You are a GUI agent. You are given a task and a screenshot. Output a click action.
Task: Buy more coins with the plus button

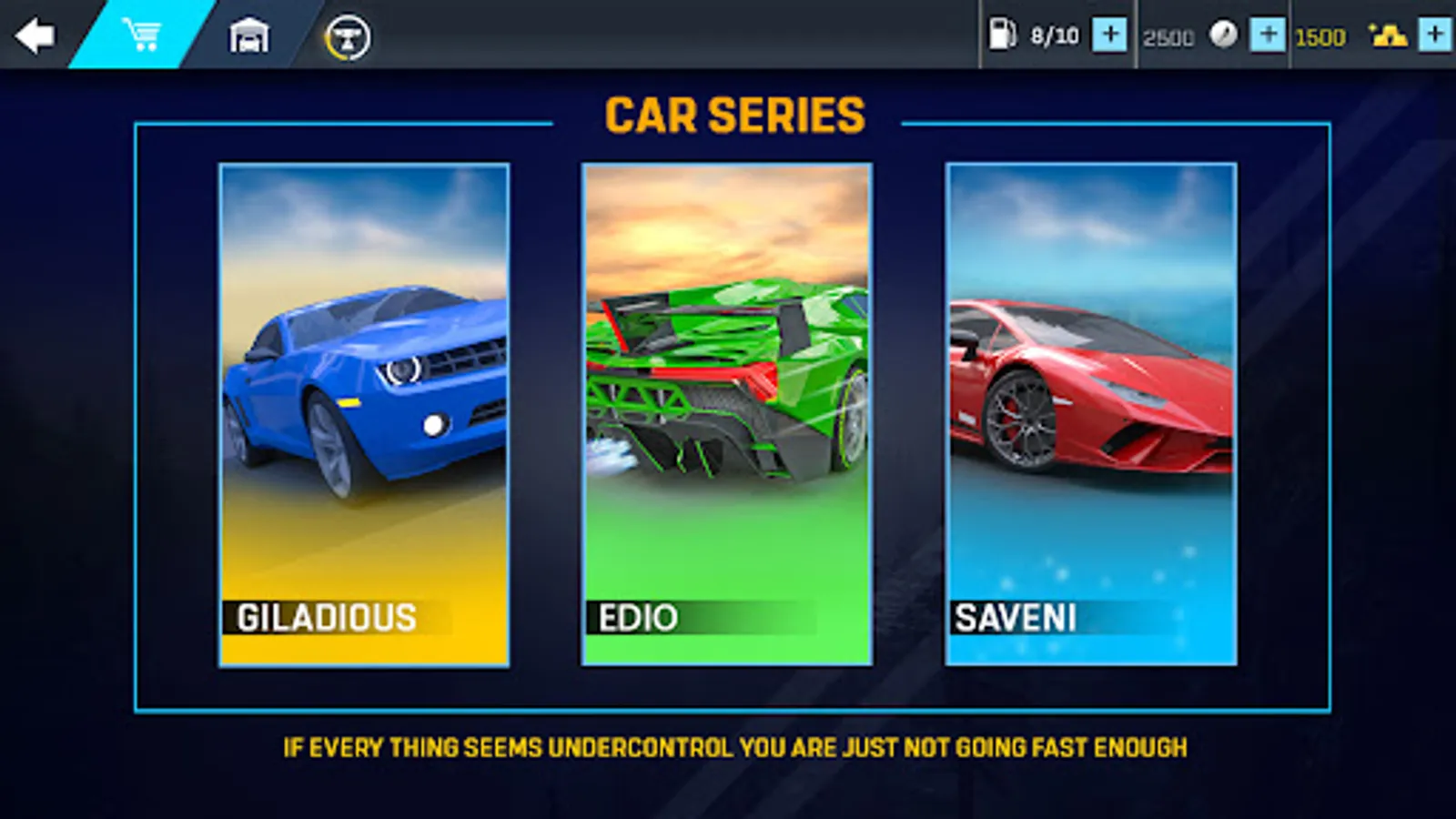point(1267,35)
